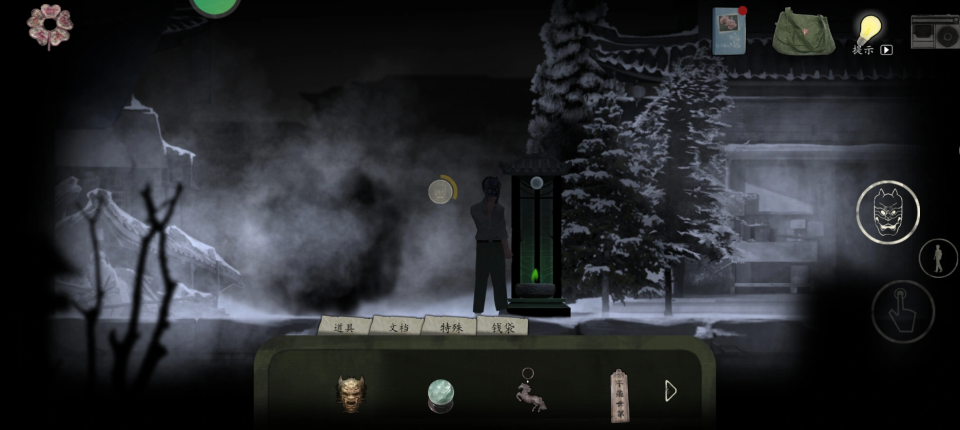Click the pink flower emblem icon
Viewport: 960px width, 430px height.
pyautogui.click(x=49, y=25)
